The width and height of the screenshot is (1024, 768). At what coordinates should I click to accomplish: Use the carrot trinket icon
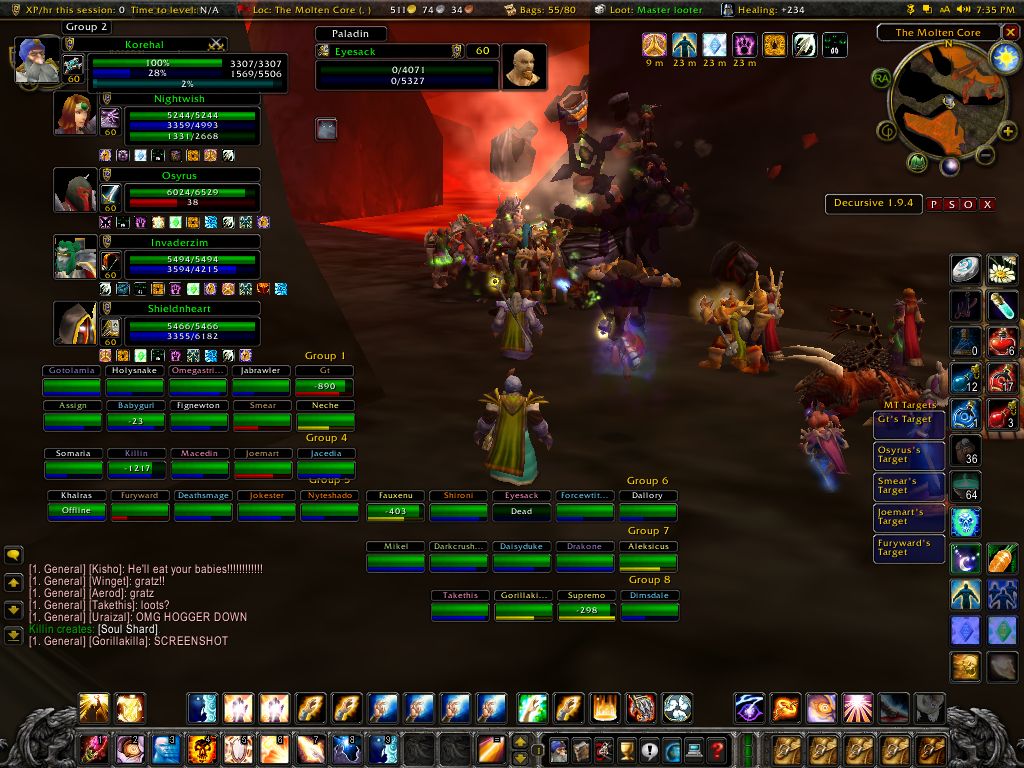point(1002,559)
